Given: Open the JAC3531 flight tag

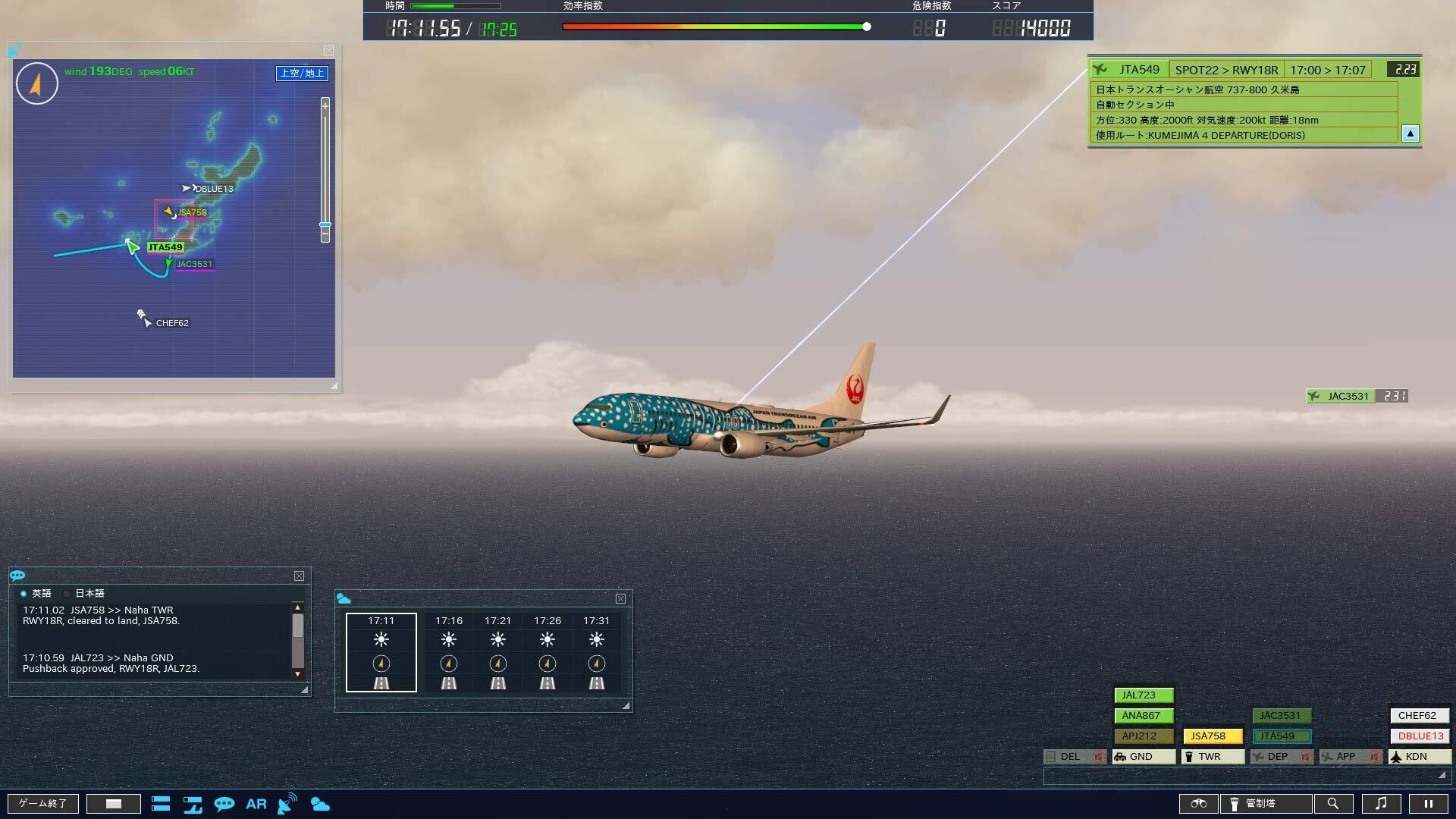Looking at the screenshot, I should click(1348, 396).
